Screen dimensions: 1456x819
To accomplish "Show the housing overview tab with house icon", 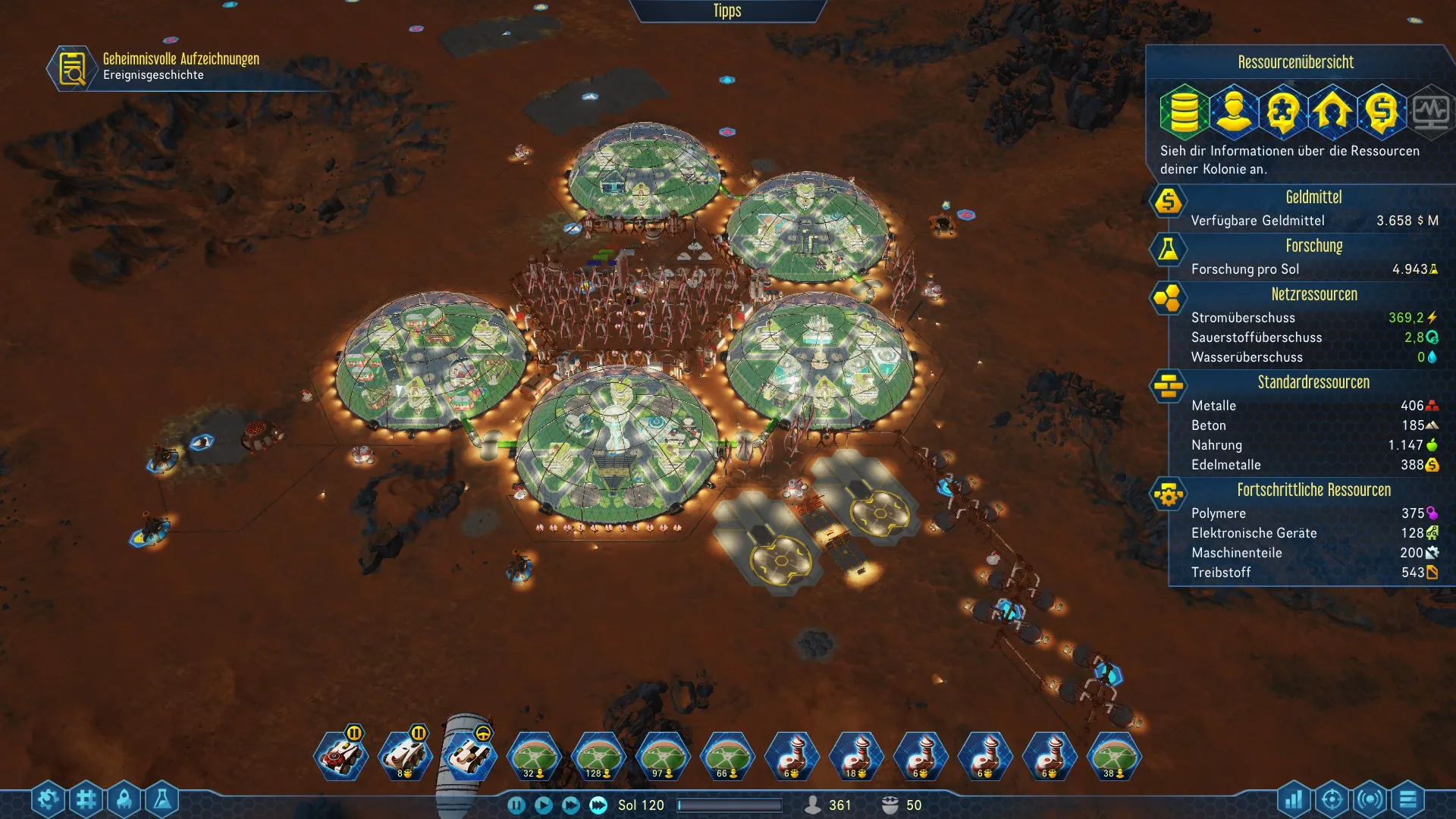I will pos(1332,111).
